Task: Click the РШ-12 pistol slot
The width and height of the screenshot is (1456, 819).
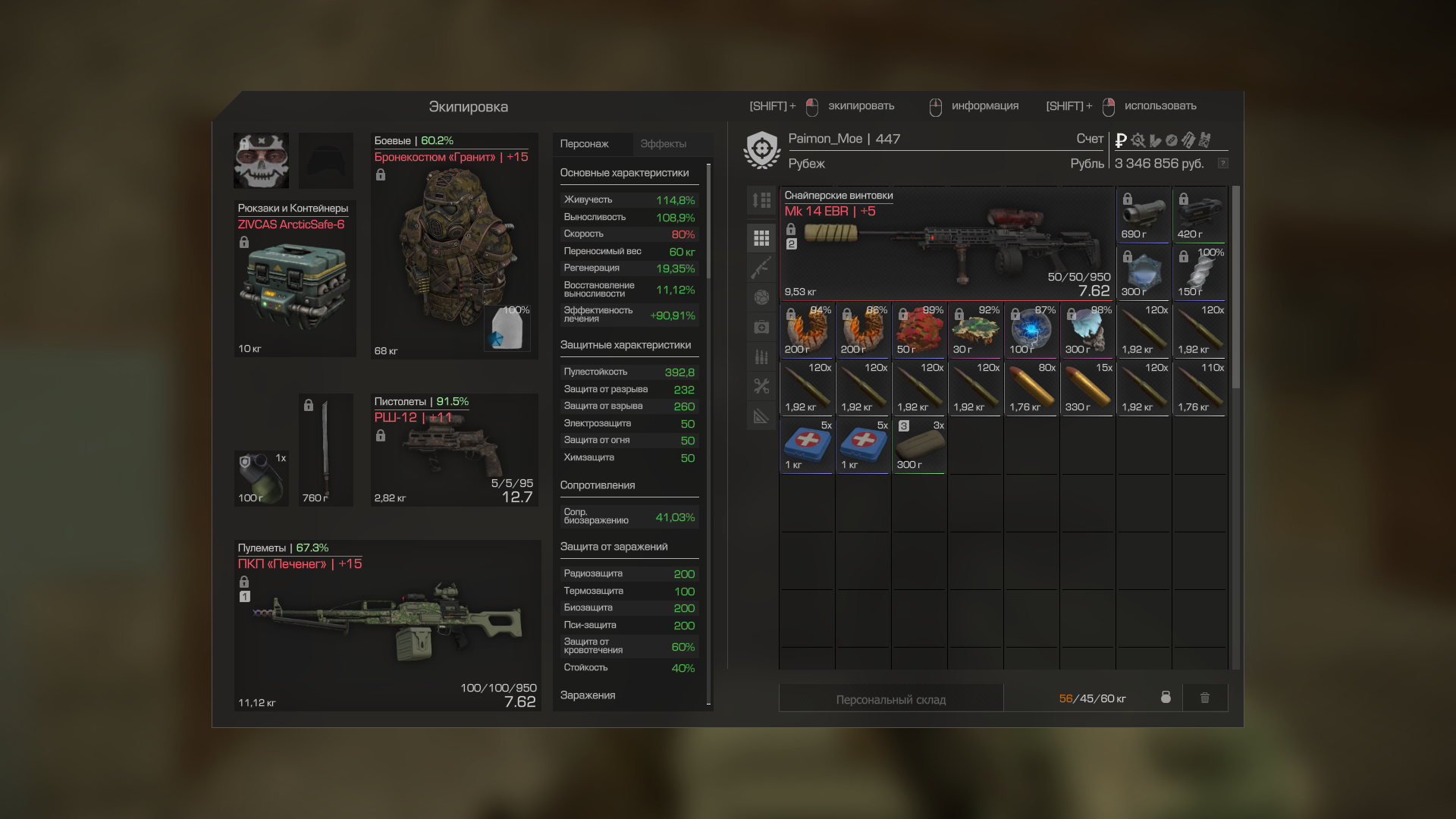Action: (x=455, y=450)
